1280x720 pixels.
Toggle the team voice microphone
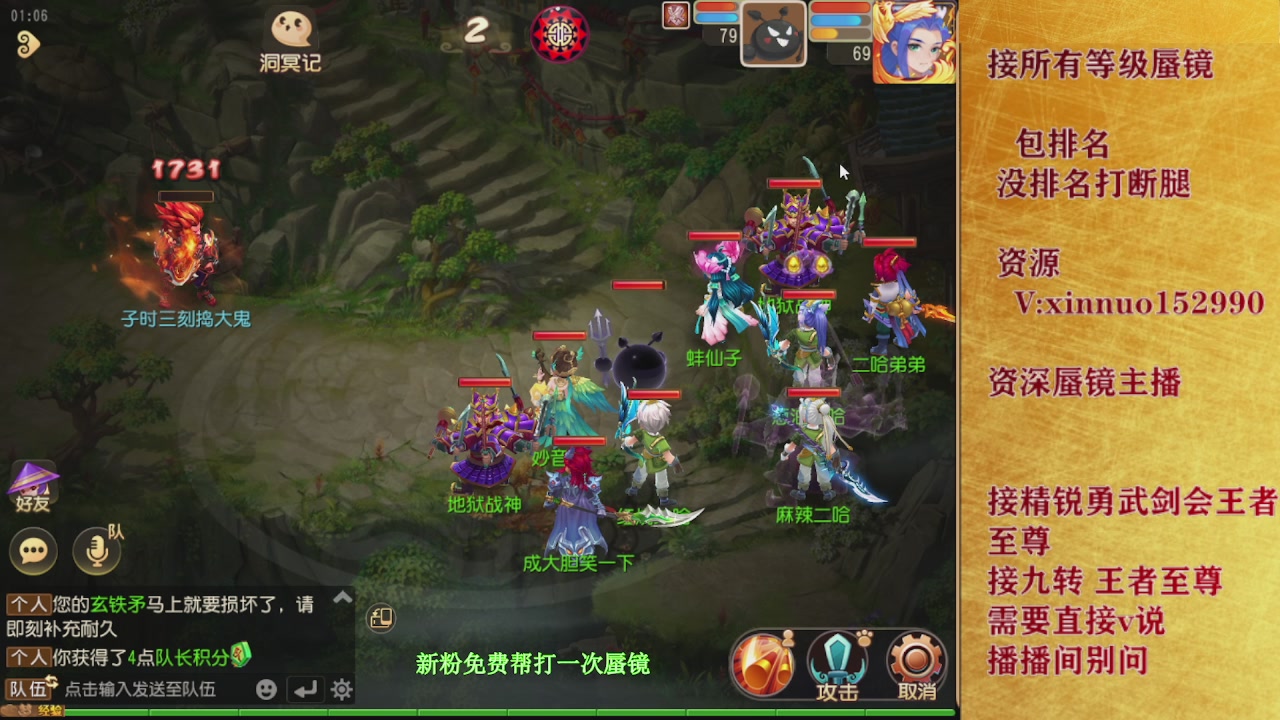94,551
